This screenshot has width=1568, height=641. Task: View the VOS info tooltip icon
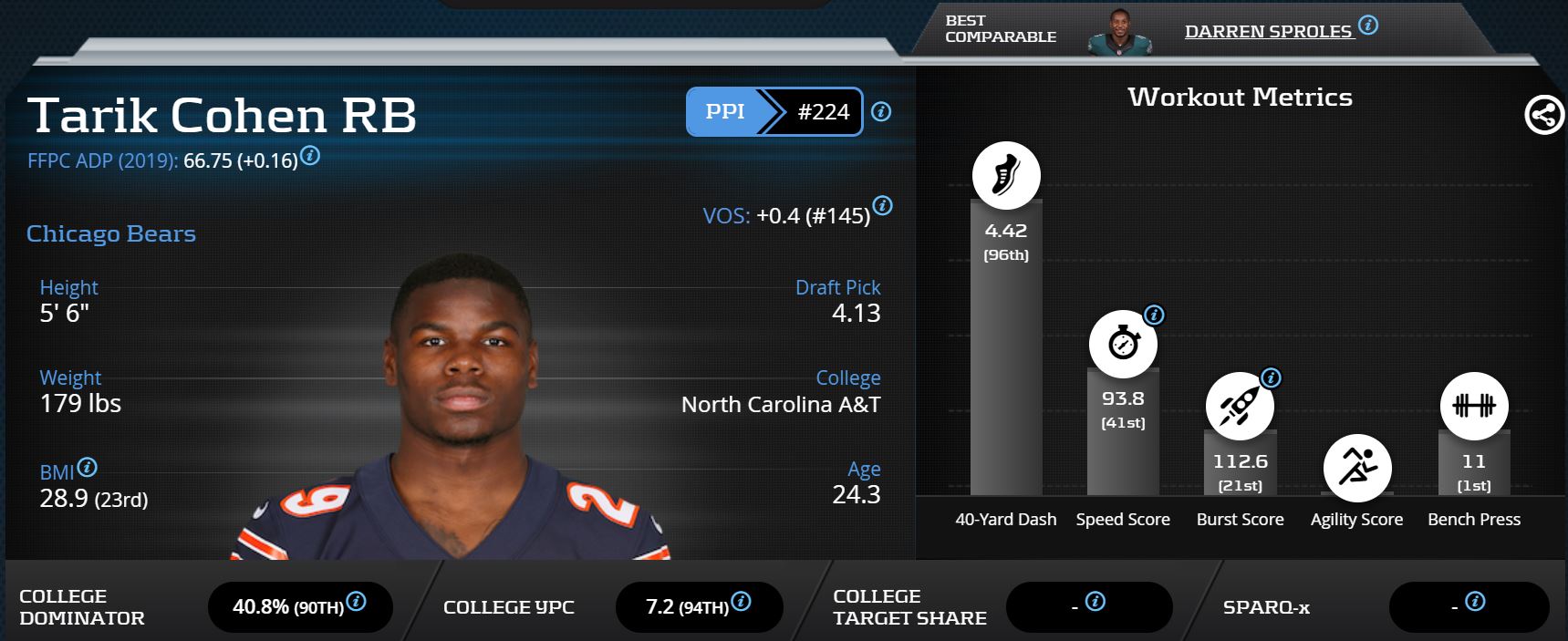(882, 206)
